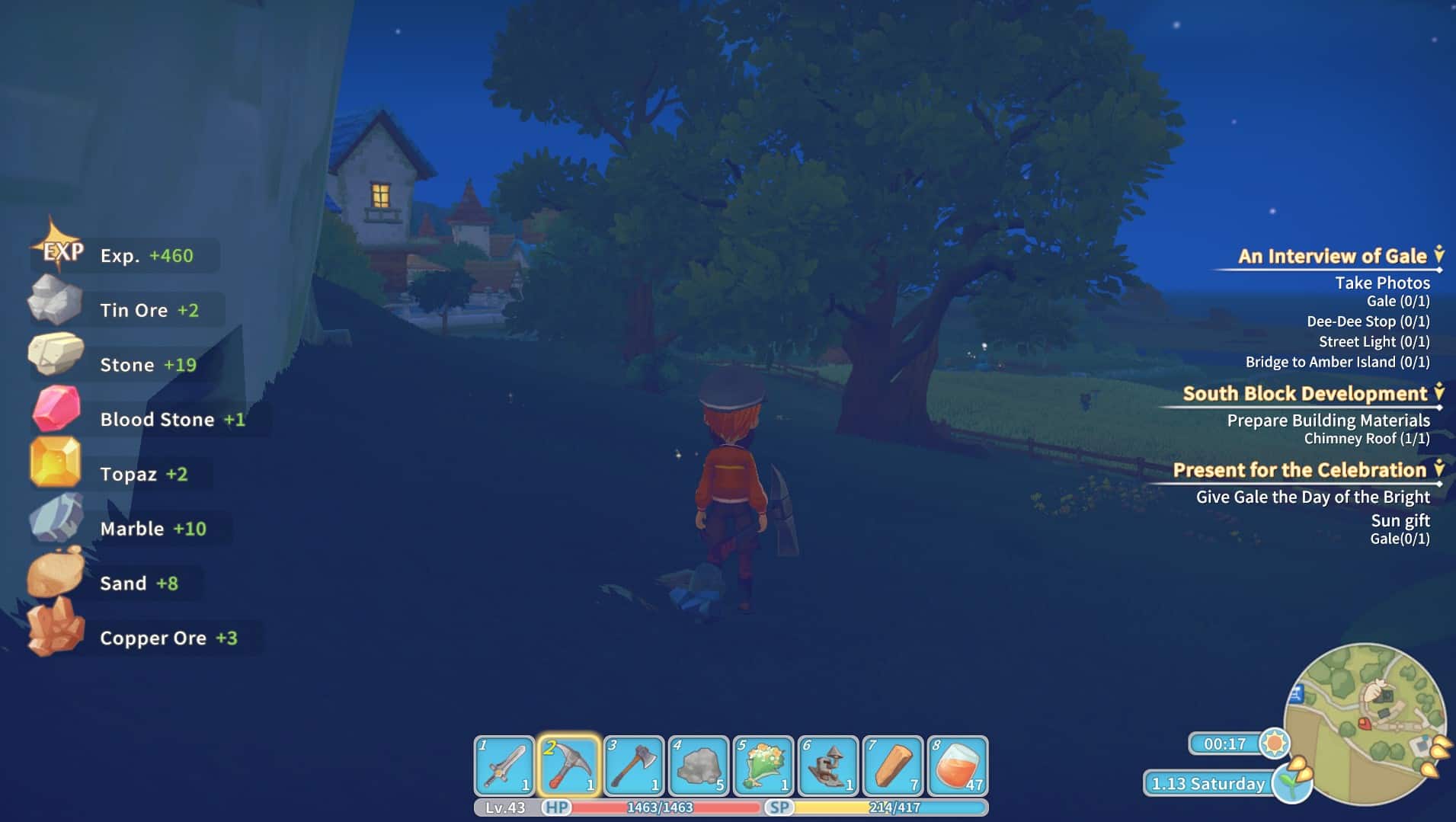The image size is (1456, 822).
Task: Click the Bridge to Amber Island objective
Action: (x=1338, y=362)
